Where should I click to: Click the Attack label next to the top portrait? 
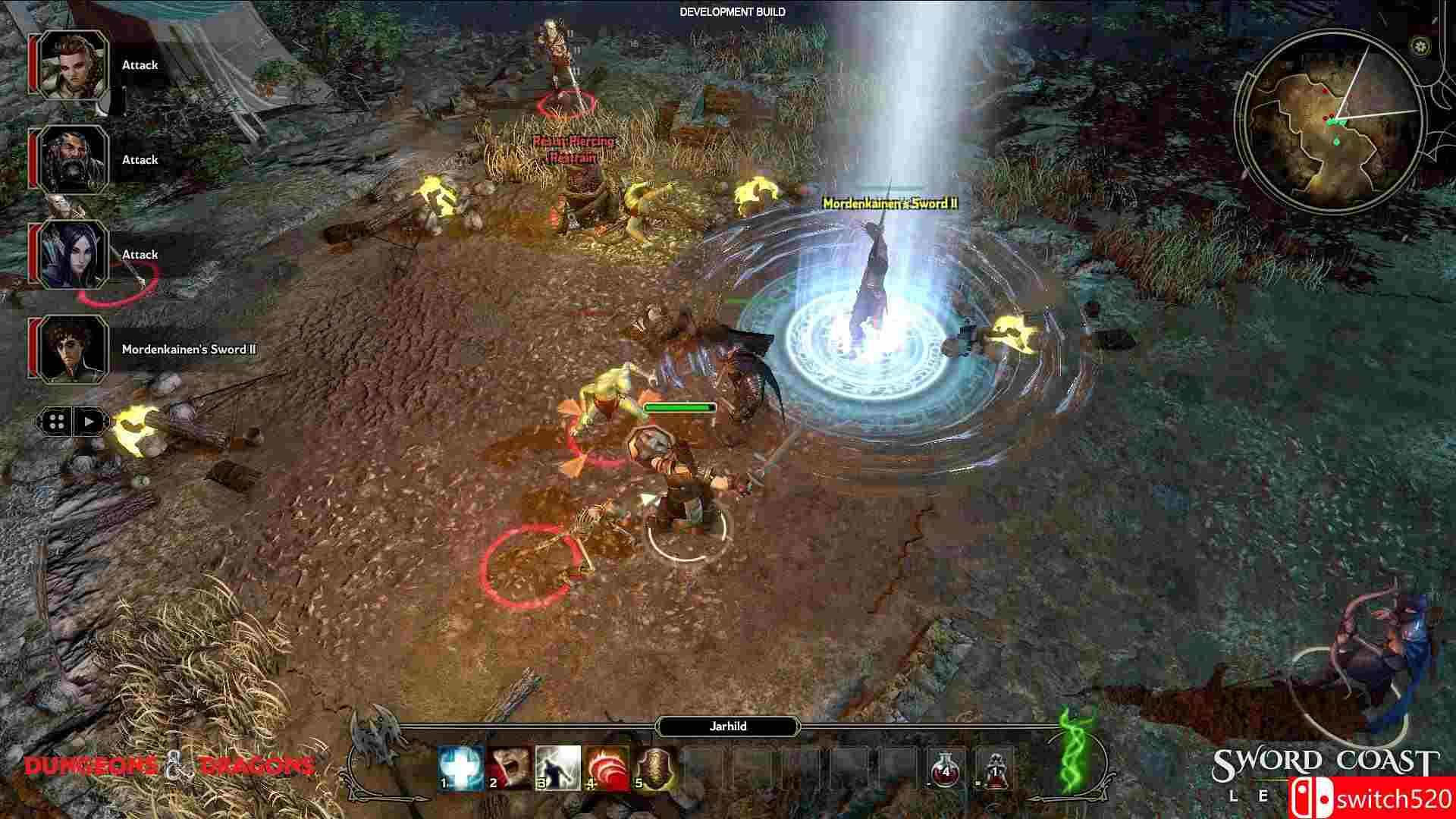[139, 65]
